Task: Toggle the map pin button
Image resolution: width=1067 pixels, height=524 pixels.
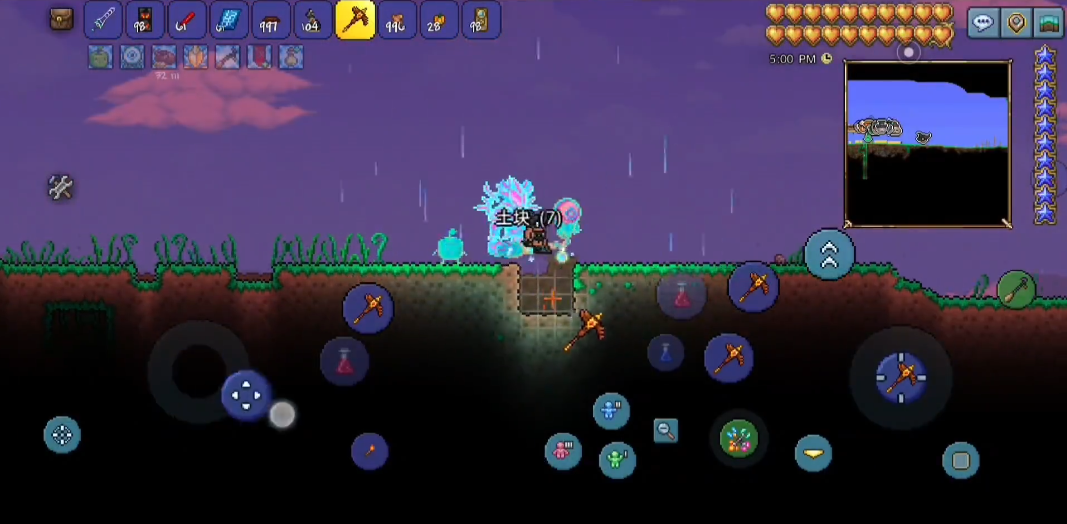Action: (x=1016, y=23)
